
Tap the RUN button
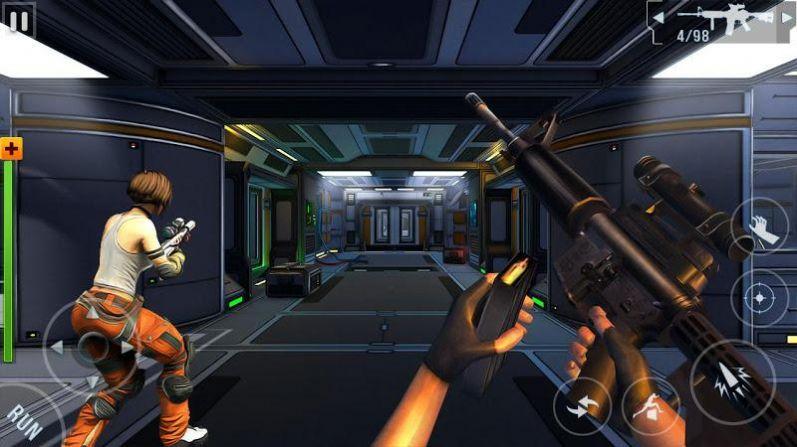click(x=22, y=420)
